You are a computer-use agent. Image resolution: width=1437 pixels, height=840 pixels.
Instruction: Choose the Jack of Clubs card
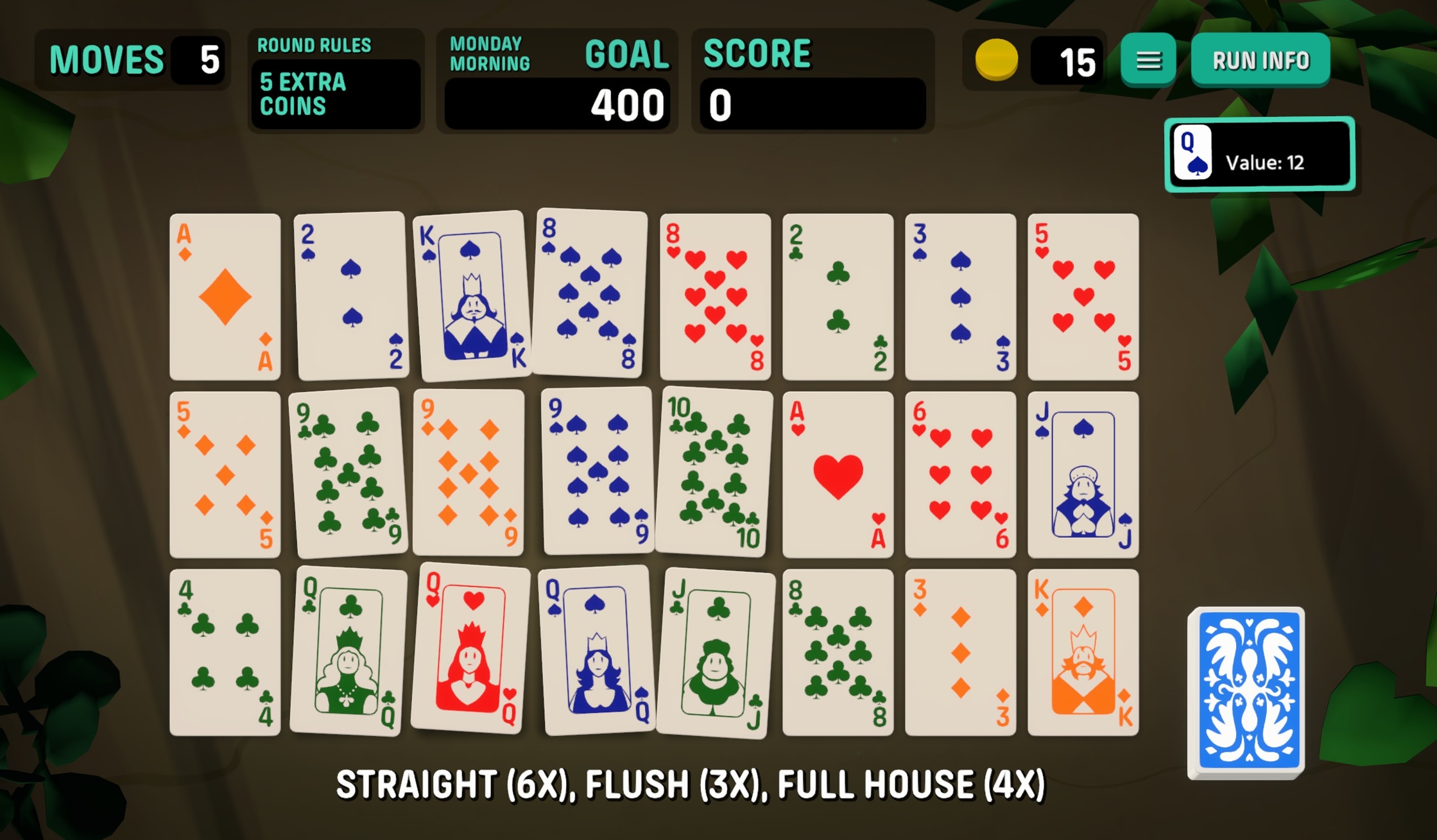coord(716,653)
